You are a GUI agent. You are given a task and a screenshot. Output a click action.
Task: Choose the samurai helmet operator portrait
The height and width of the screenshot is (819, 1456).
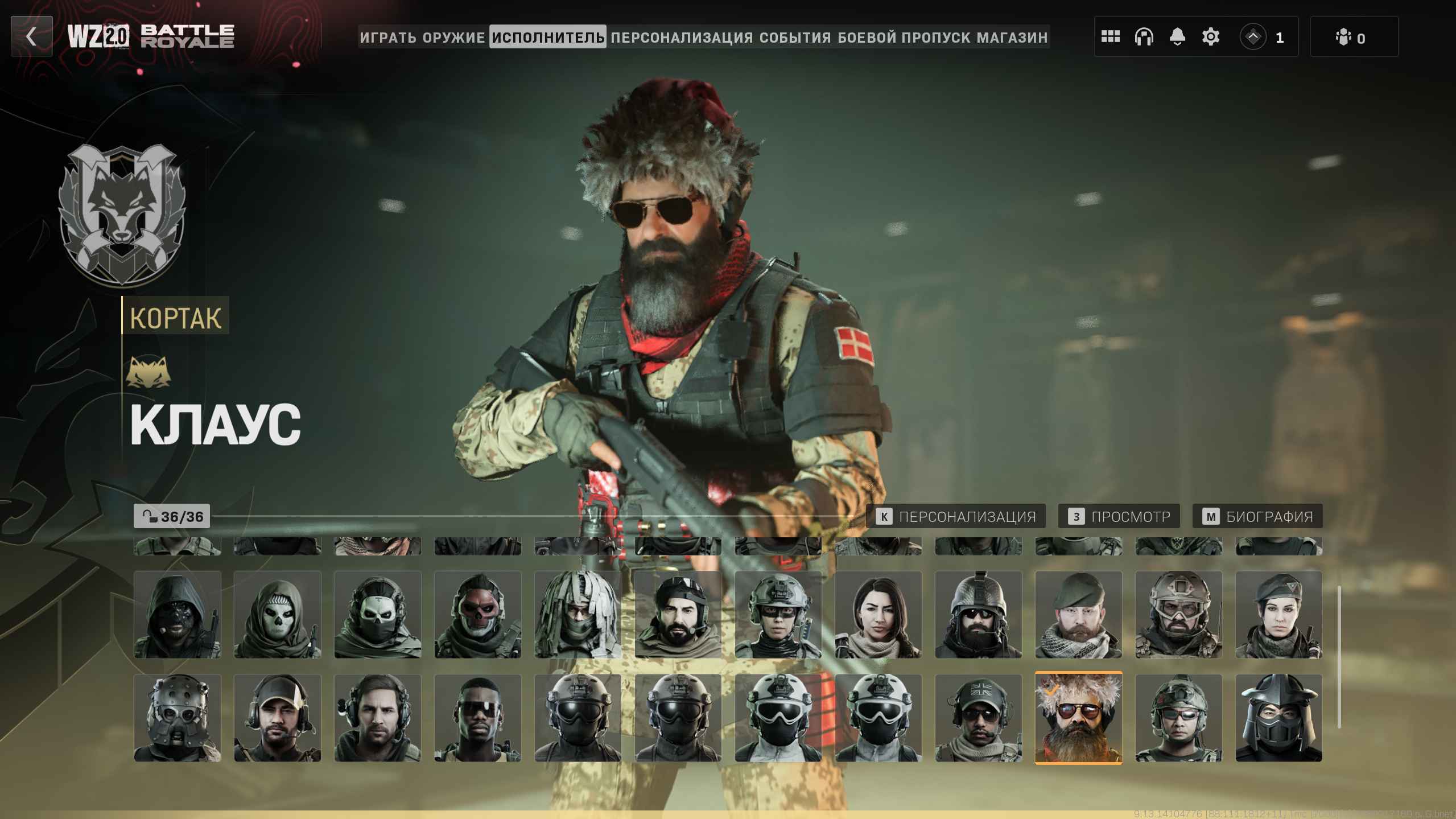[1278, 718]
